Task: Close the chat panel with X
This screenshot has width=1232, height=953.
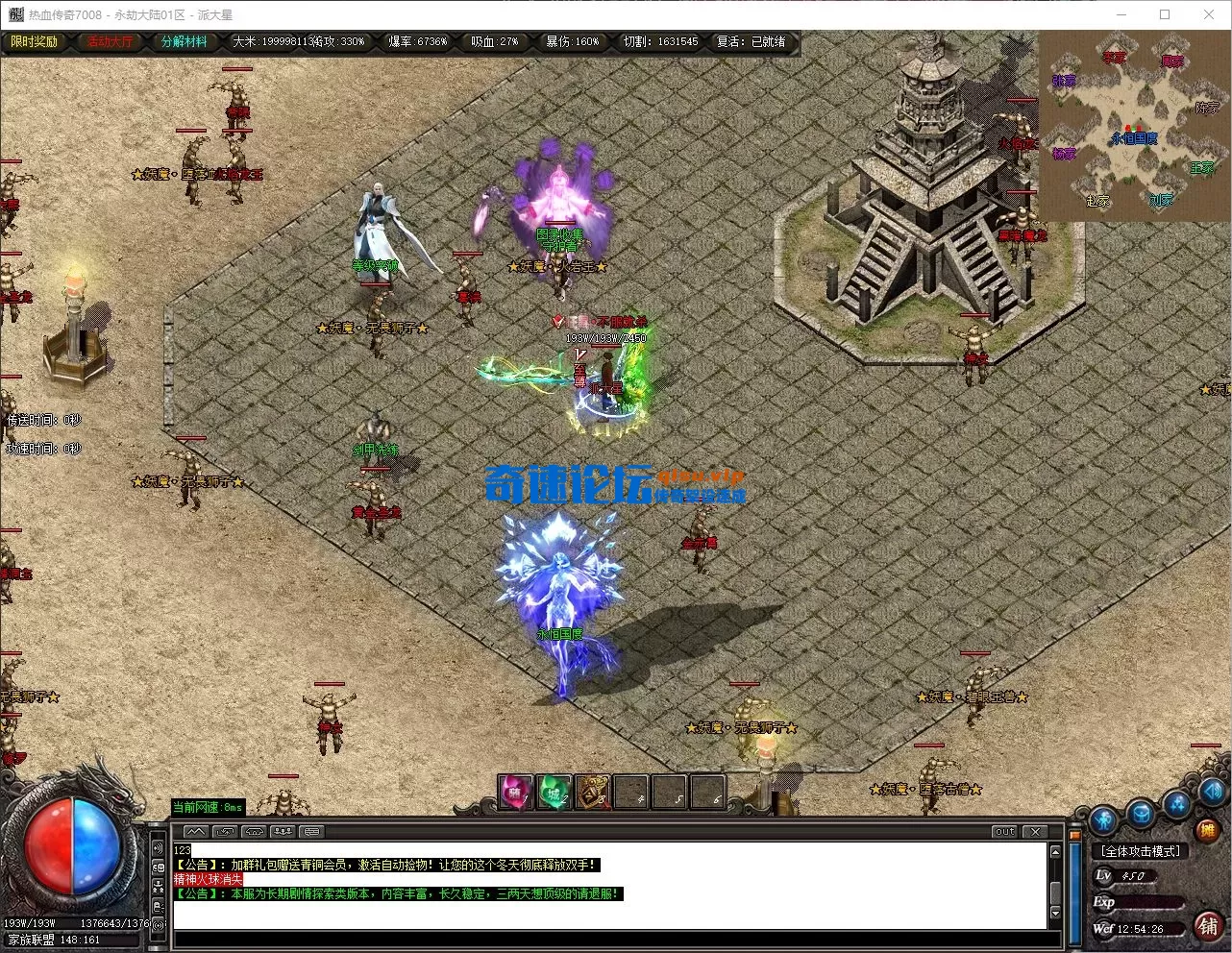Action: [1034, 832]
